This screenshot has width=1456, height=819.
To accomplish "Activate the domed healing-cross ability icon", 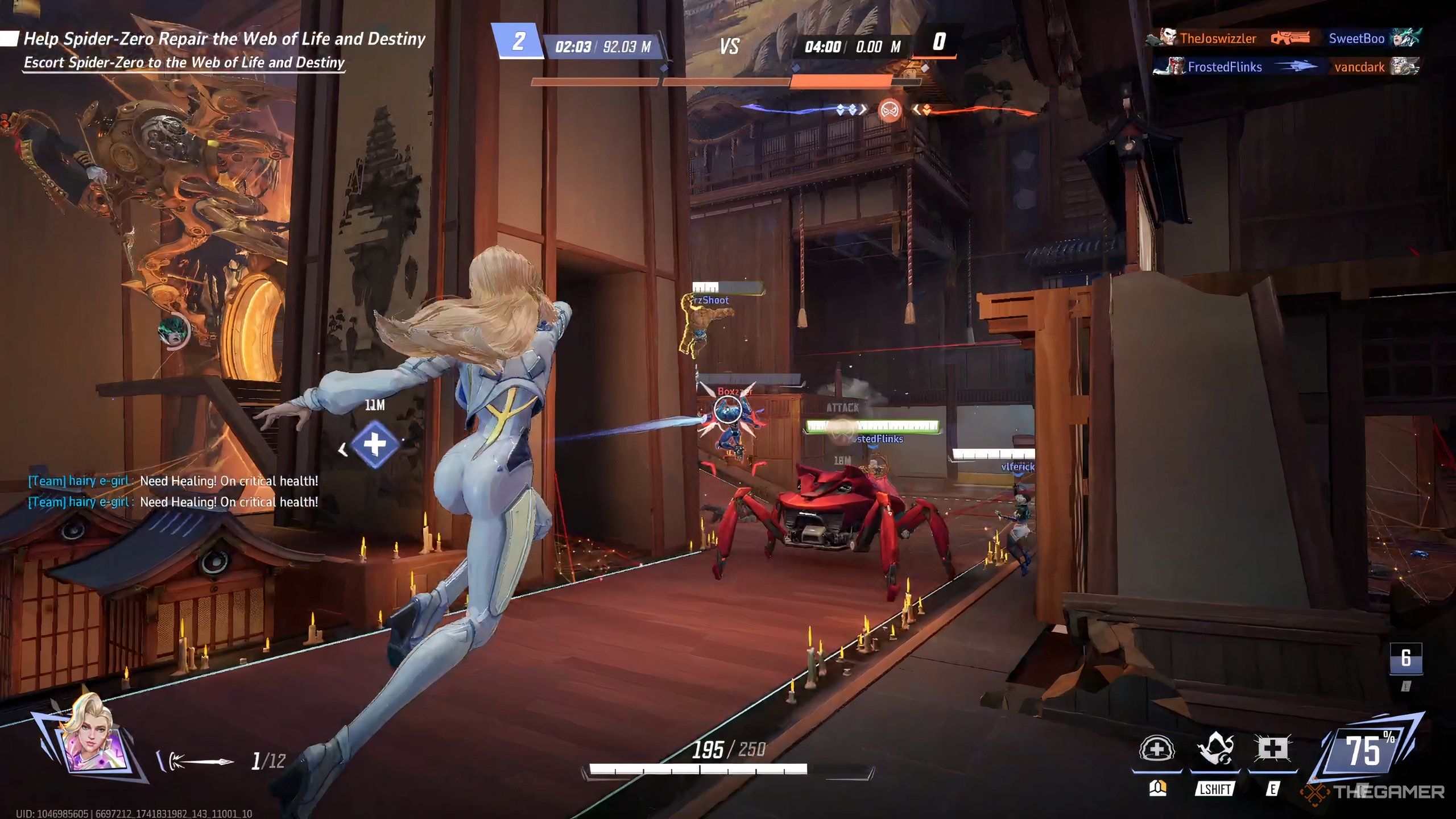I will pyautogui.click(x=1156, y=750).
